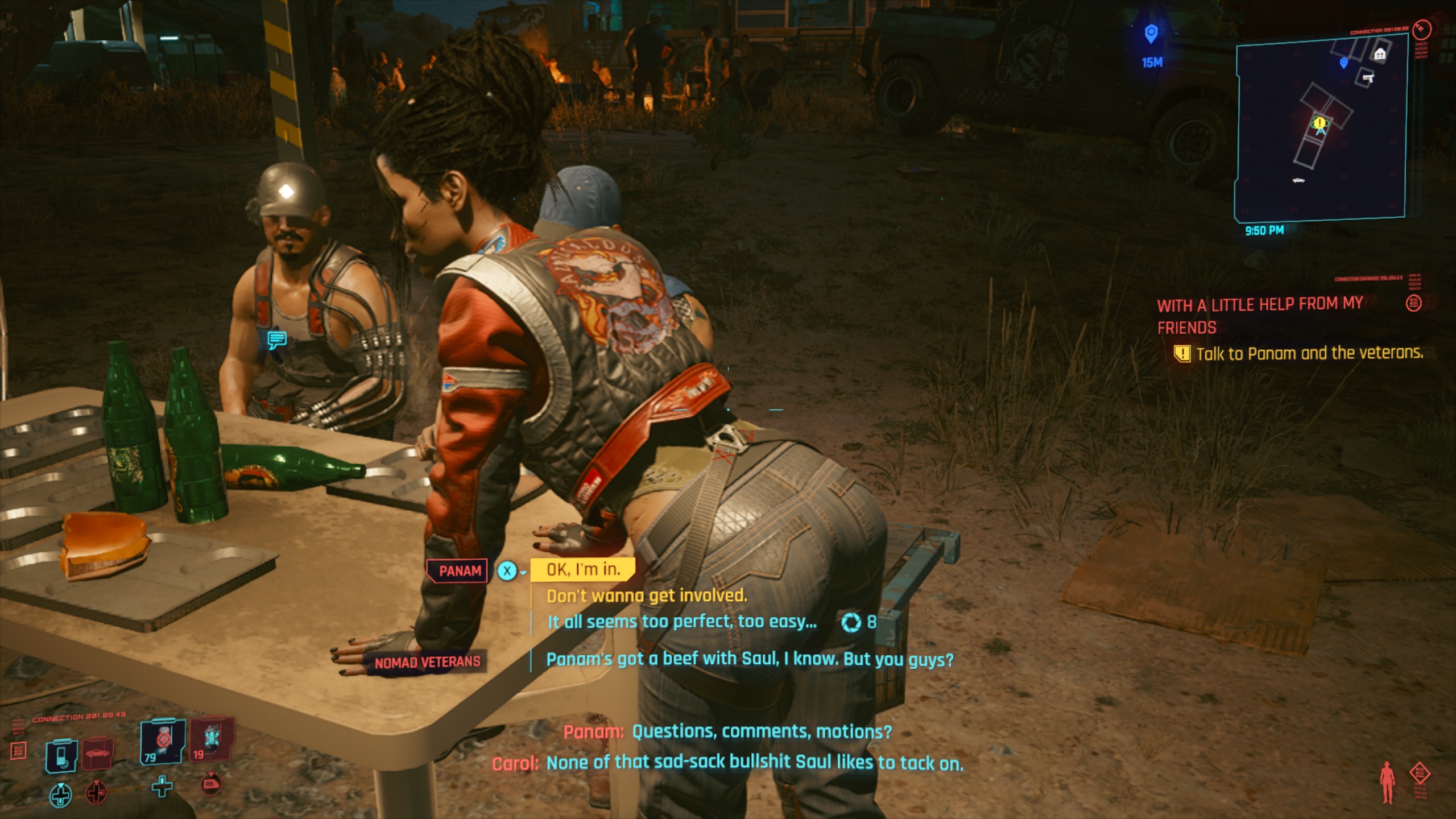
Task: Select the grenade slot showing 19
Action: coord(212,739)
